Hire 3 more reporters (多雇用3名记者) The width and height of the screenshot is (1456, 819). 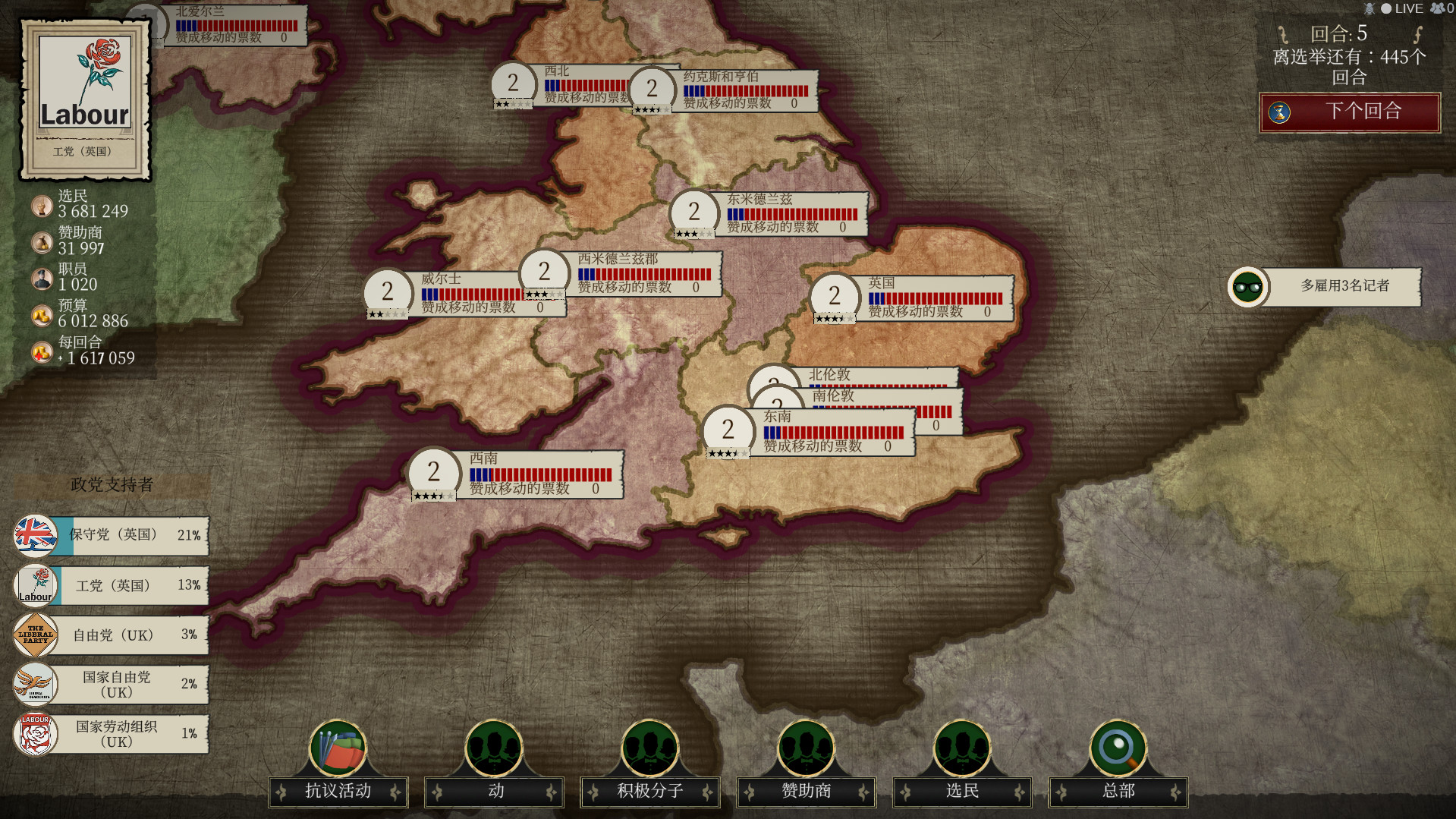point(1344,286)
